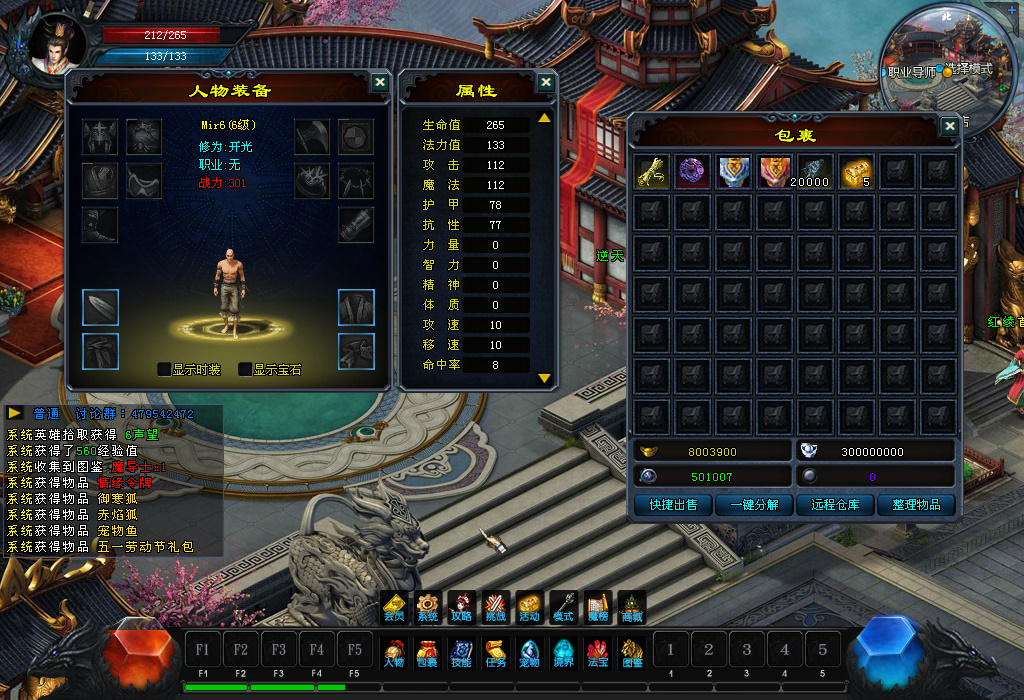Open 远程仓库 remote warehouse

point(835,505)
